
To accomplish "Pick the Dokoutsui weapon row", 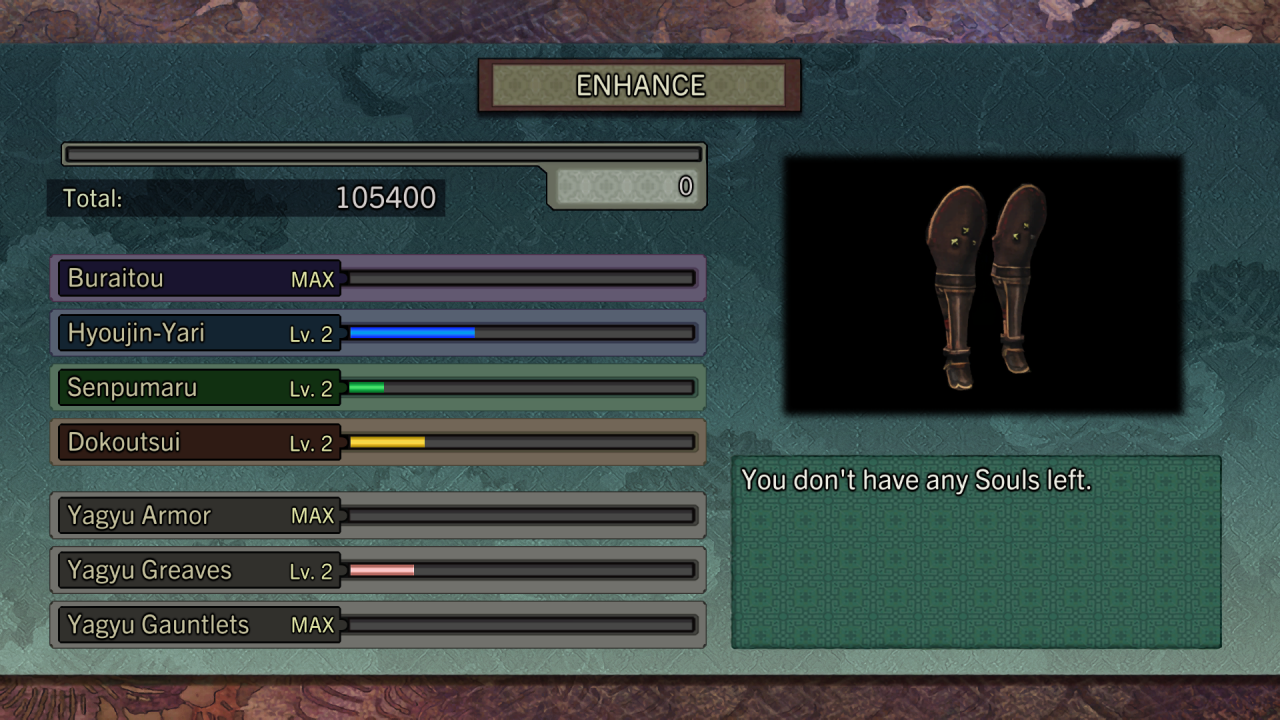I will coord(378,442).
